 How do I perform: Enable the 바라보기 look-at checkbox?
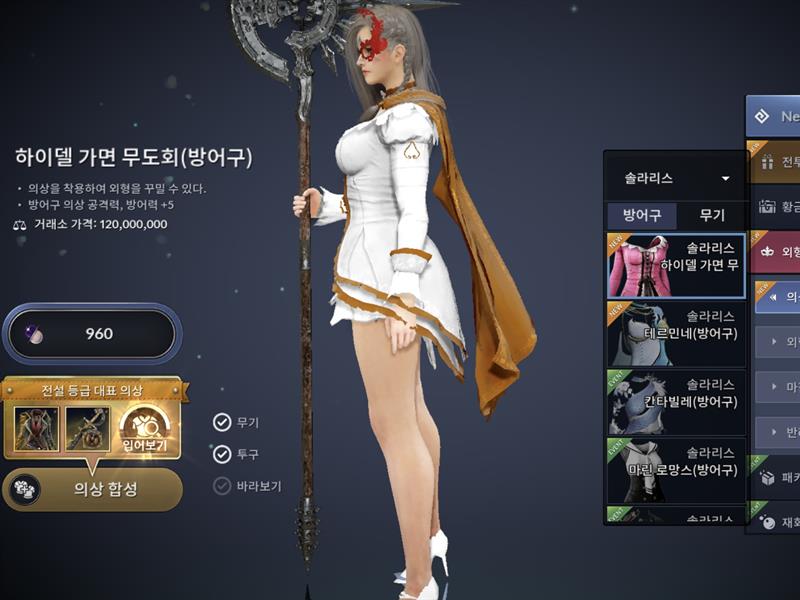222,487
